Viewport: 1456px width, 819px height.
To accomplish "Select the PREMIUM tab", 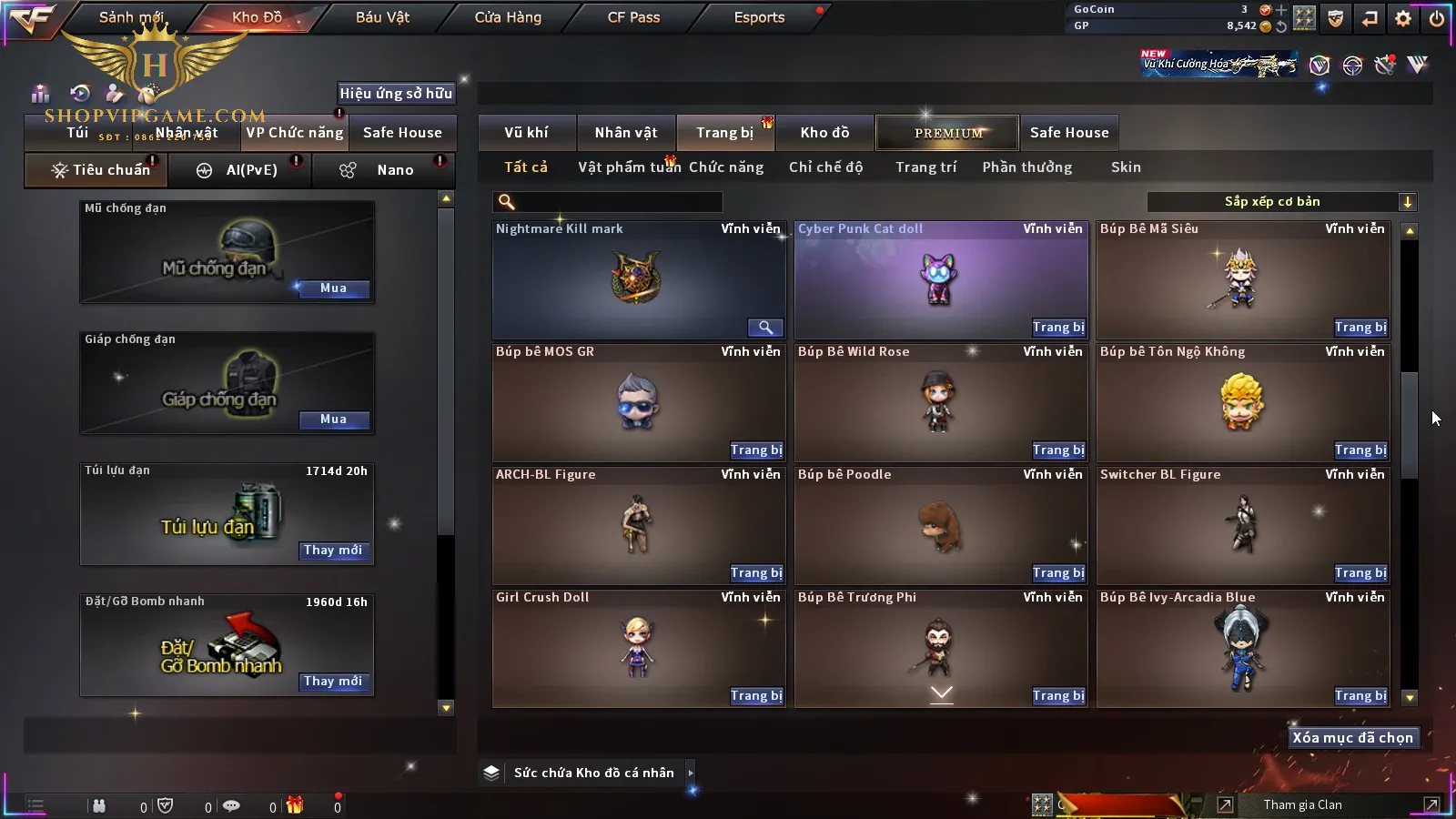I will [x=947, y=133].
